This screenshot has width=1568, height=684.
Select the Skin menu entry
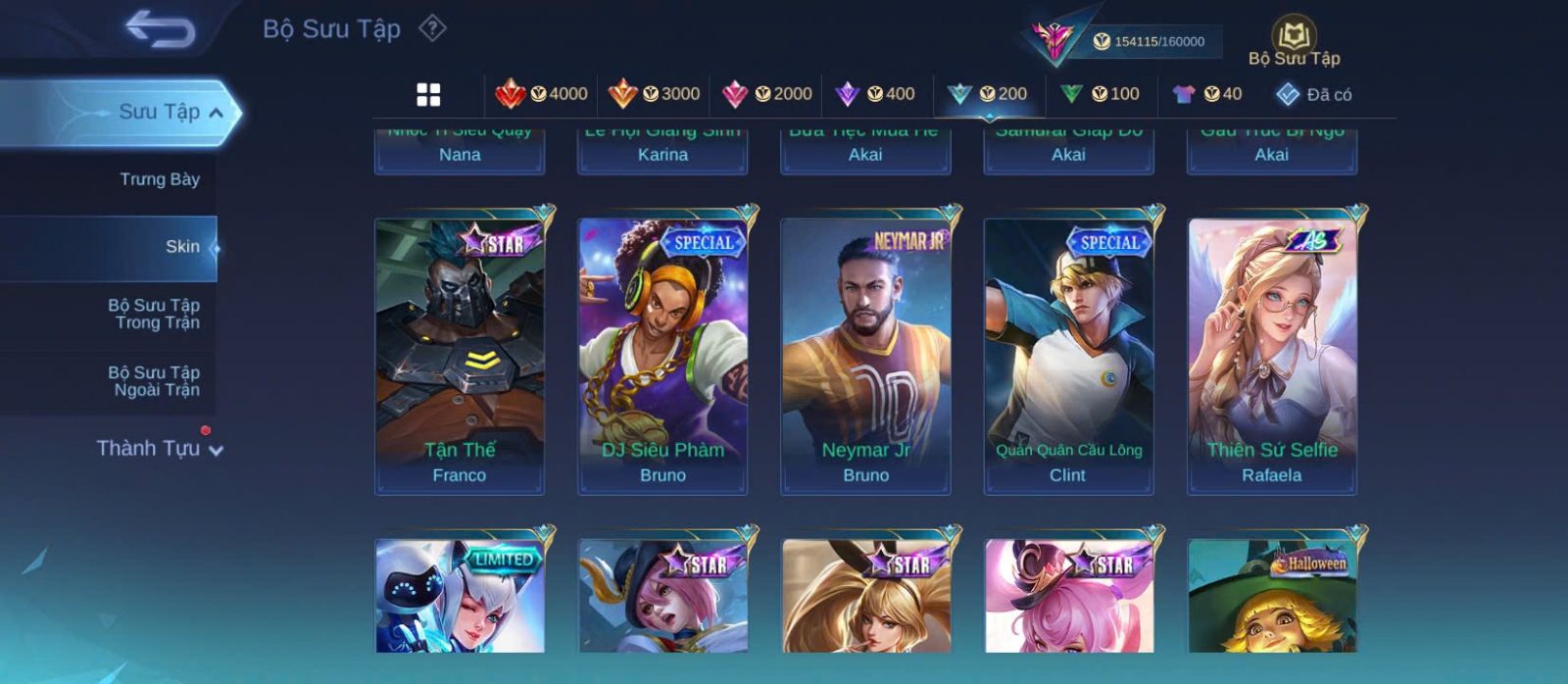coord(181,247)
